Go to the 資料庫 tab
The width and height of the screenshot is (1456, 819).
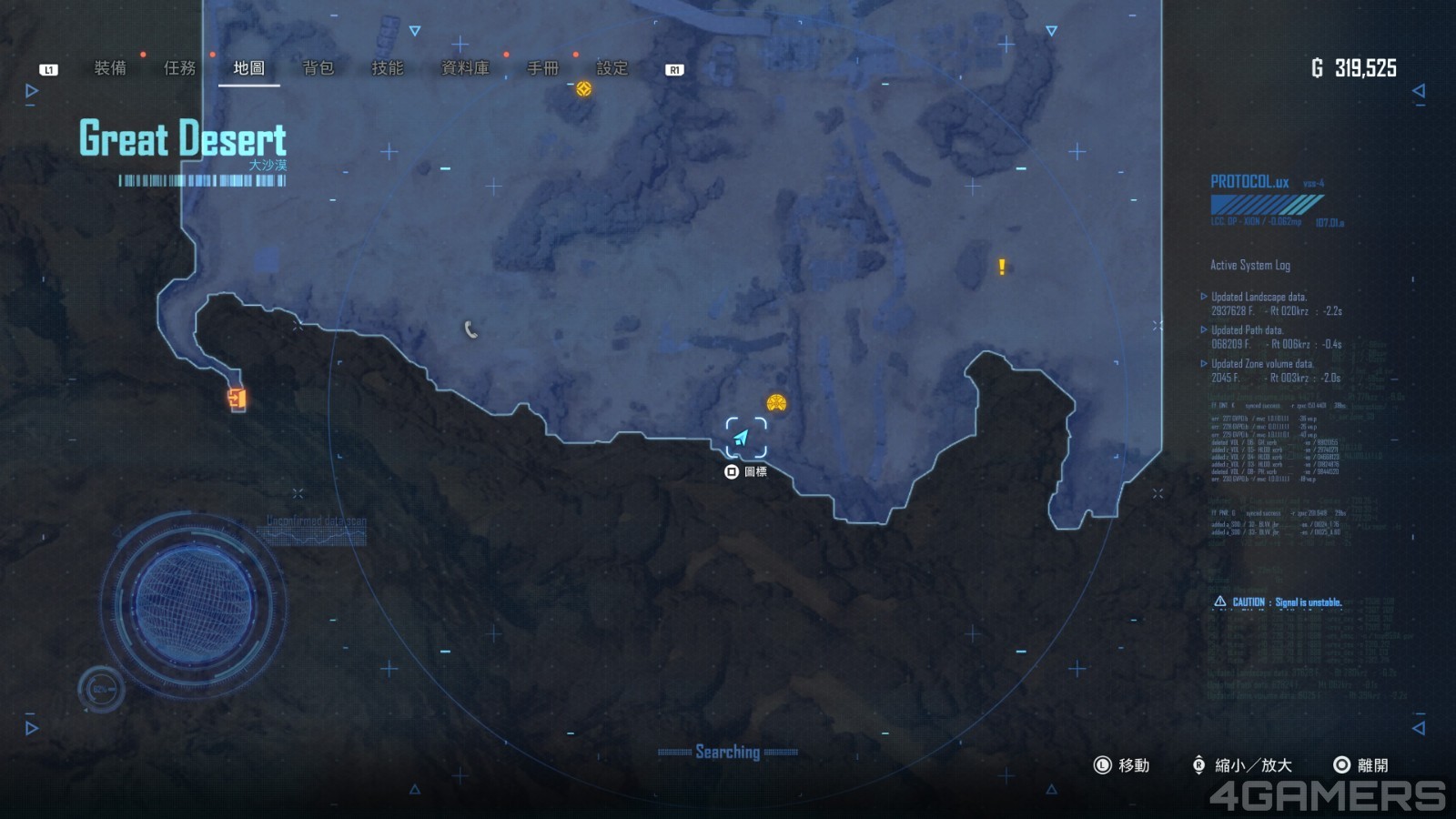coord(464,68)
